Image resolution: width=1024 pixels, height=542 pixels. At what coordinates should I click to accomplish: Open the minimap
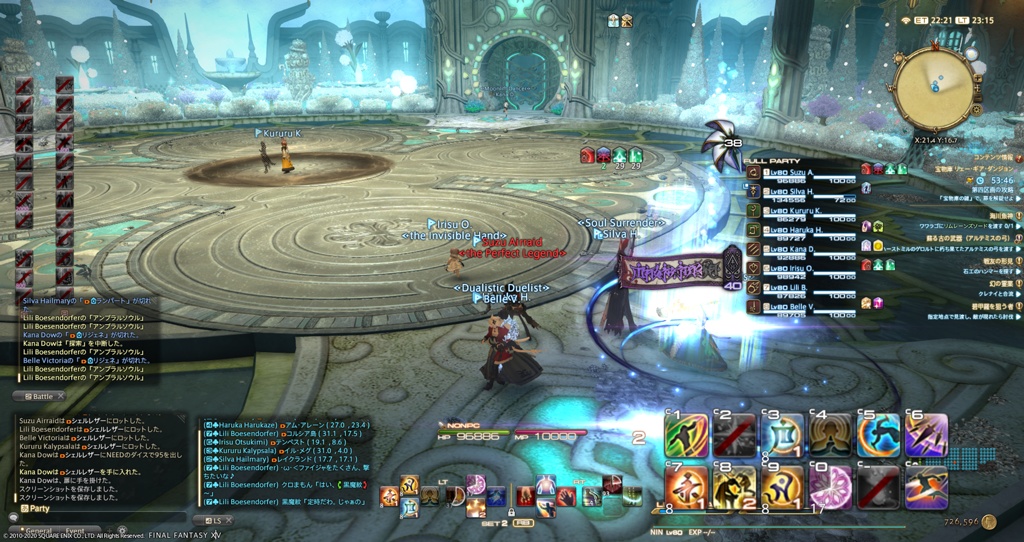936,88
